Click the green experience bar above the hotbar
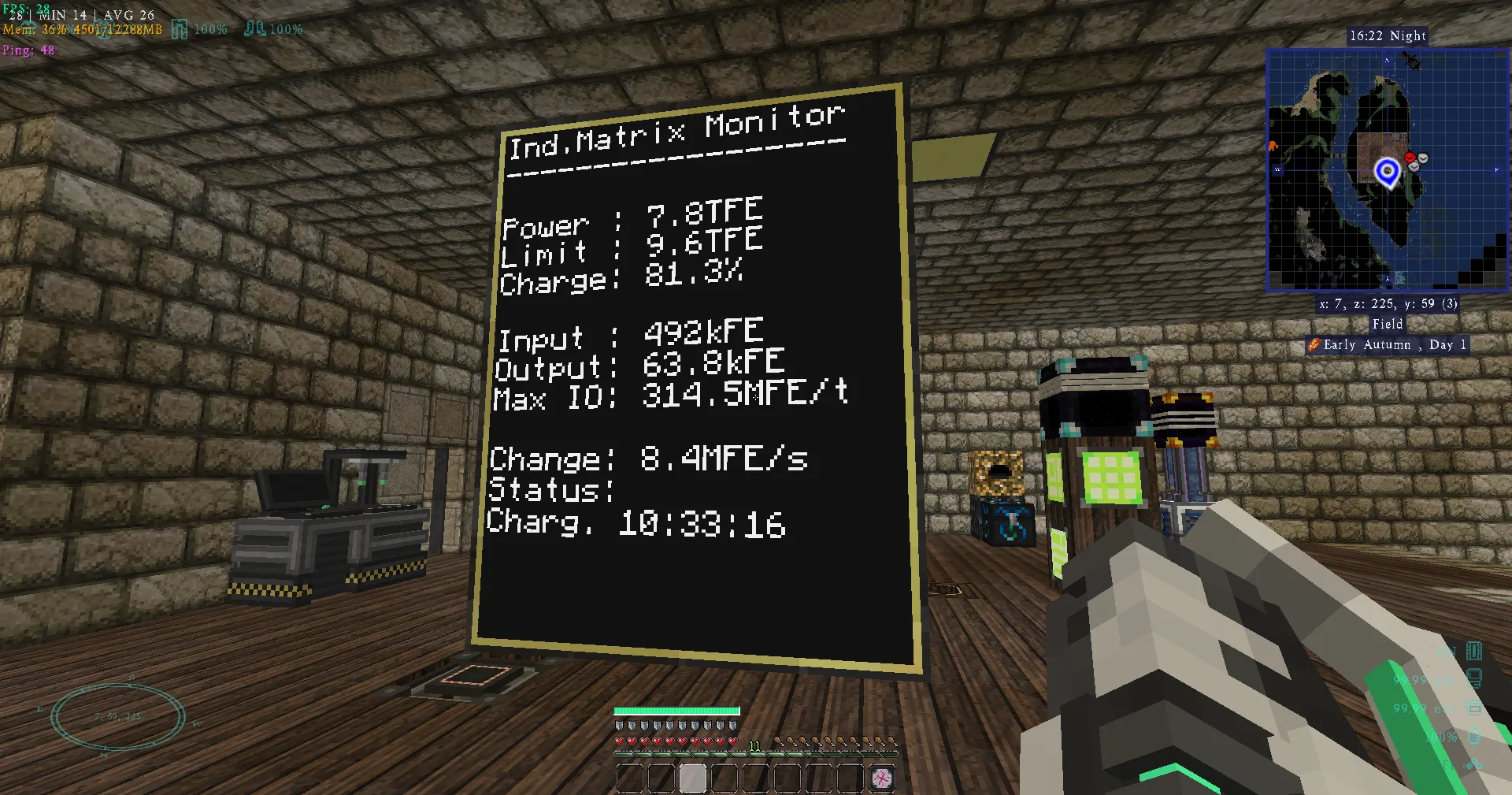 click(x=676, y=710)
